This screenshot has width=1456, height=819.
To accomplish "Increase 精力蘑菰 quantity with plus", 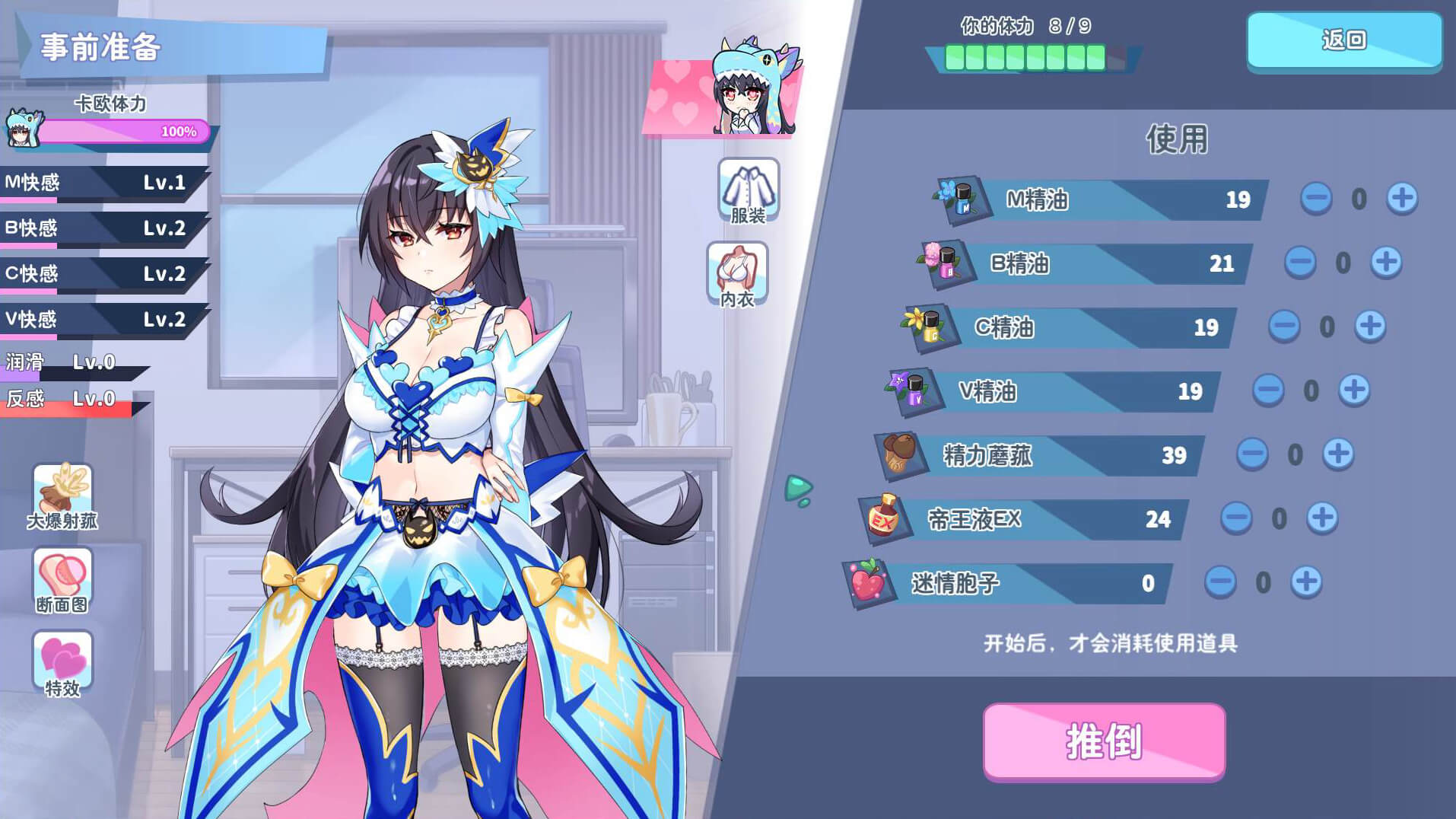I will tap(1337, 454).
